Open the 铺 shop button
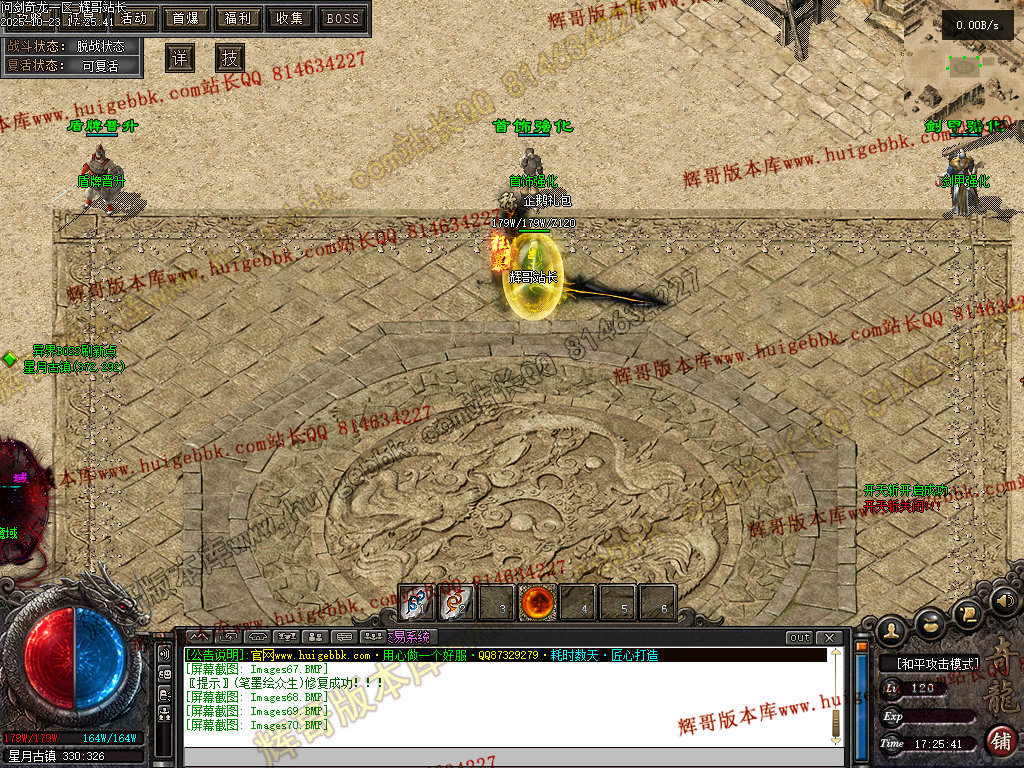Image resolution: width=1024 pixels, height=768 pixels. click(x=1001, y=741)
